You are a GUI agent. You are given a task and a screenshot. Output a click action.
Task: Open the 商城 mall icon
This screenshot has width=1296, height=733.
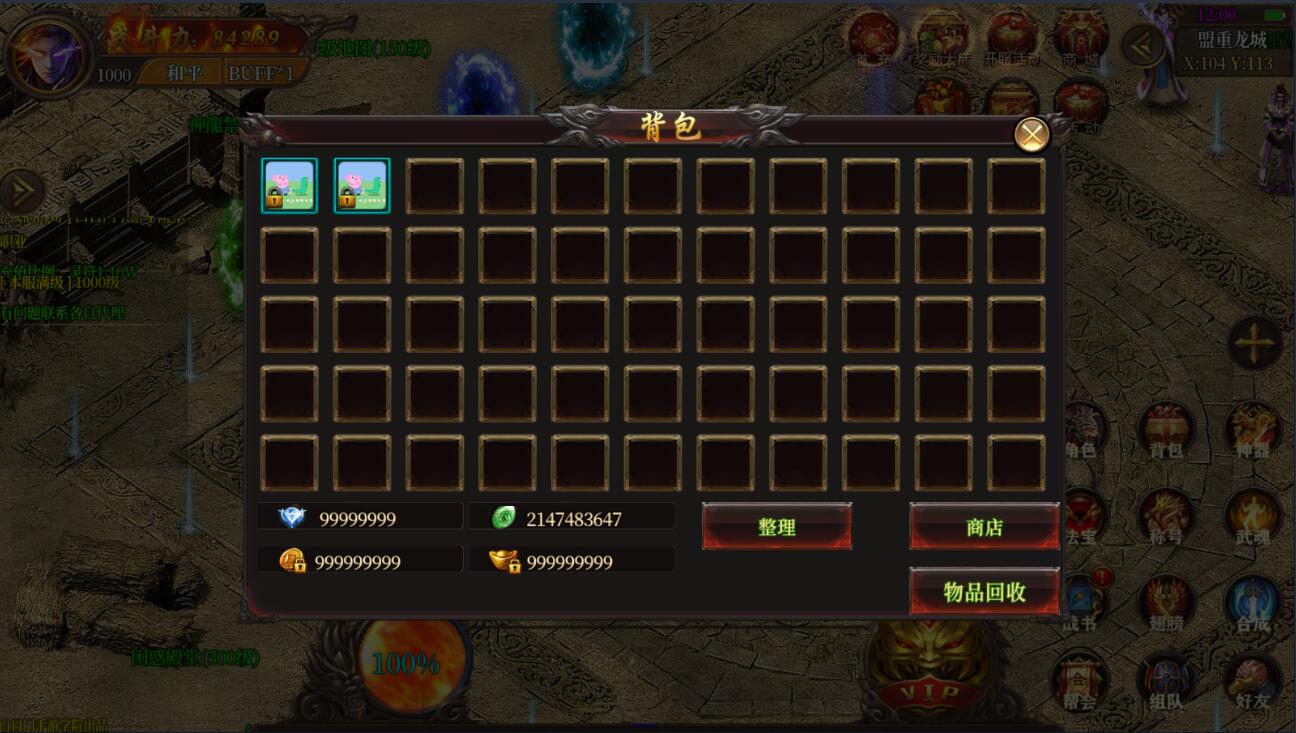[x=1080, y=38]
